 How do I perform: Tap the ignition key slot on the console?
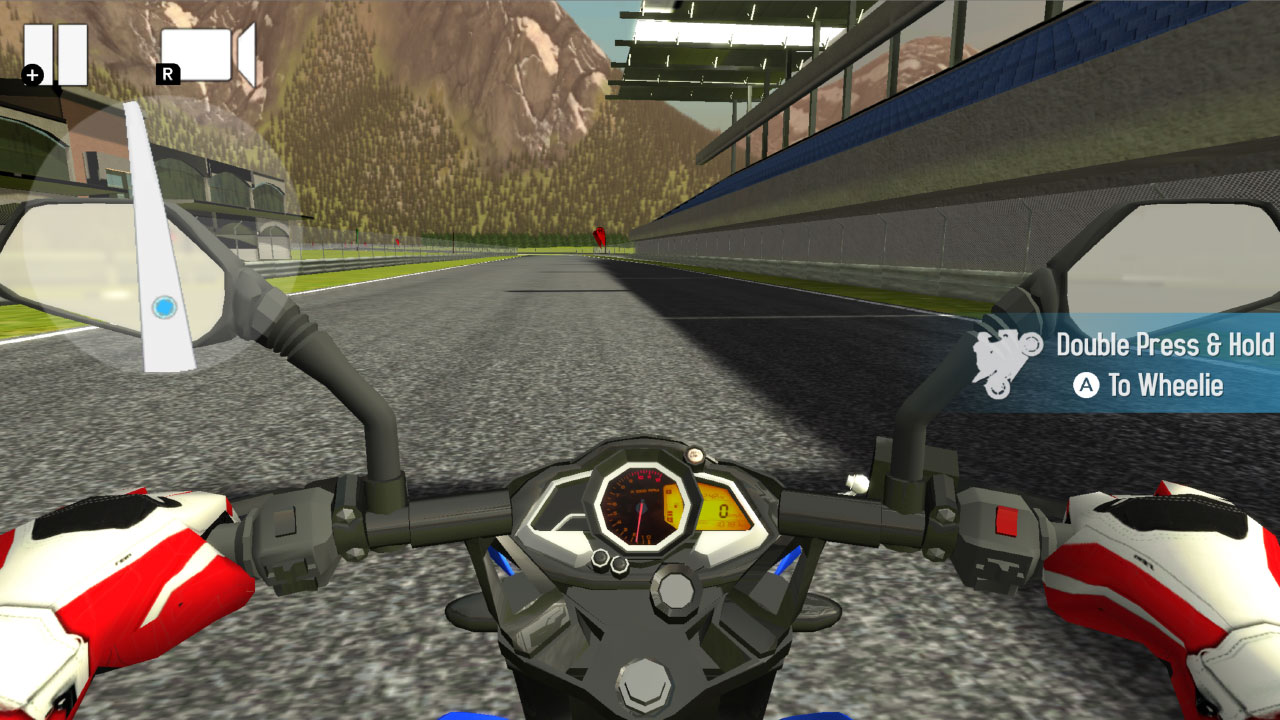(x=676, y=590)
